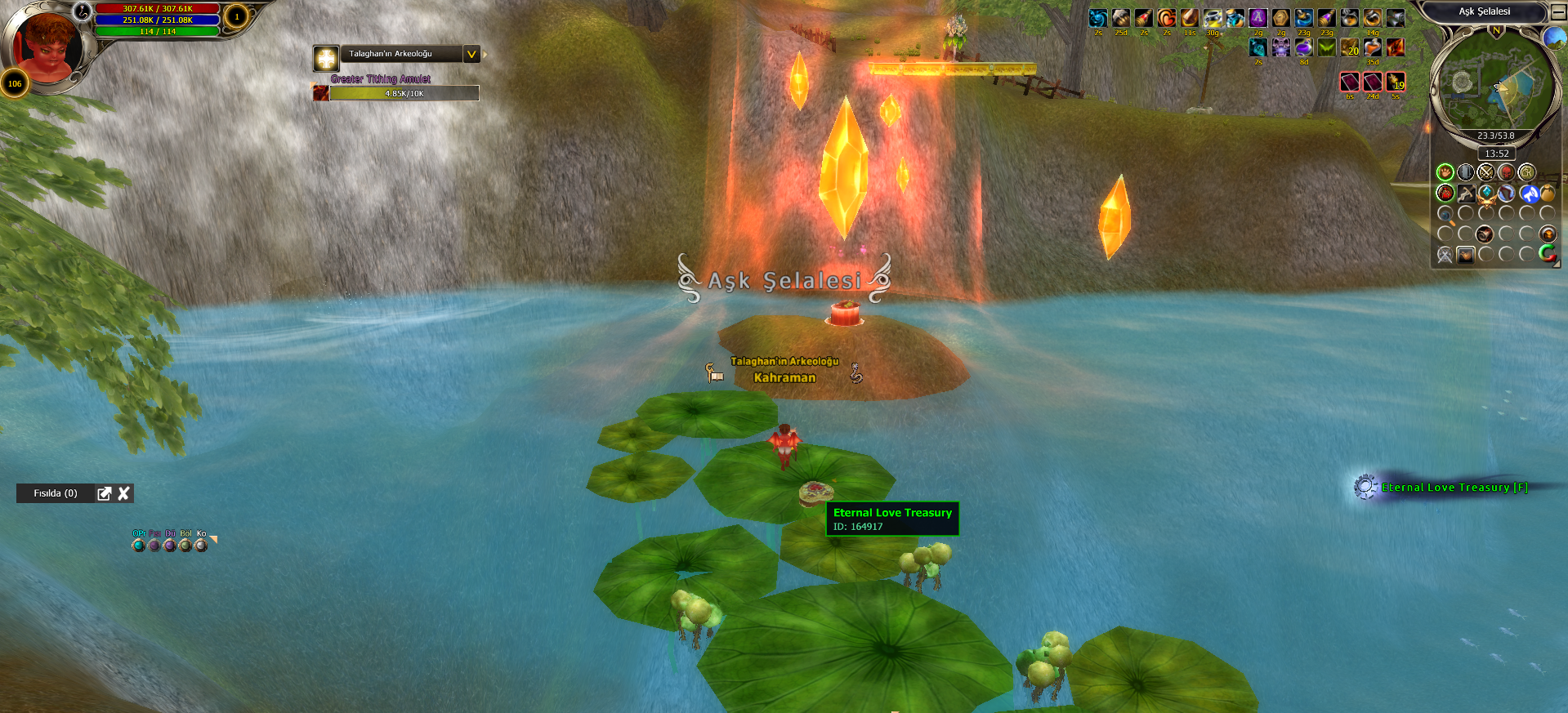Select the cyan OPr chat channel orb
The image size is (1568, 713).
(138, 545)
